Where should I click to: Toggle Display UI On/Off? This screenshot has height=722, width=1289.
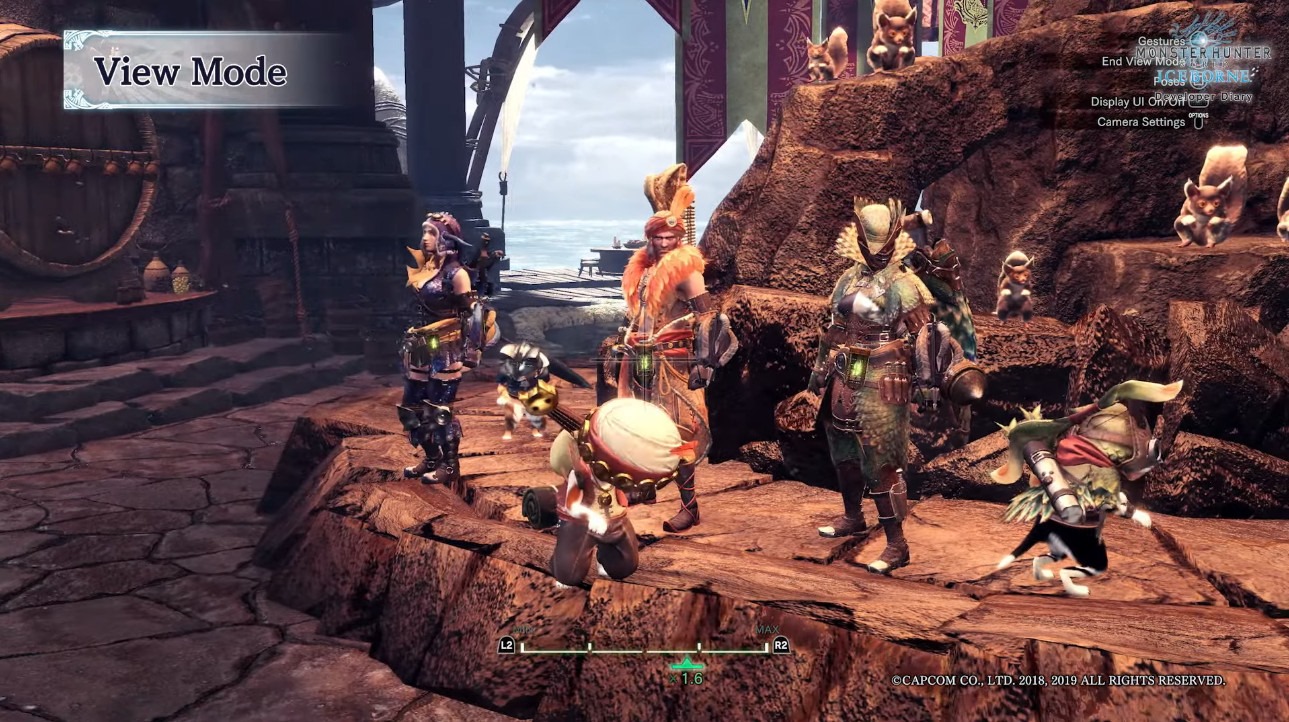tap(1137, 101)
